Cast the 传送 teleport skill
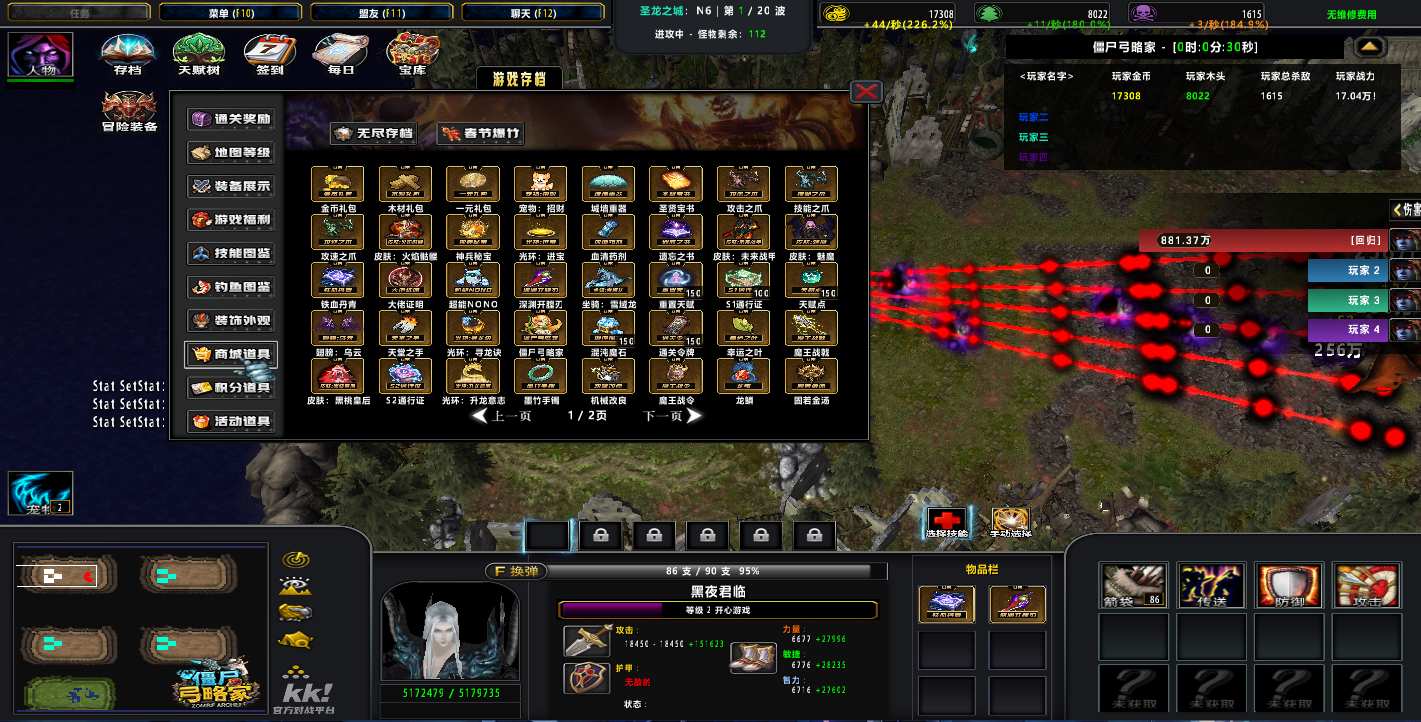This screenshot has width=1421, height=722. [x=1210, y=585]
